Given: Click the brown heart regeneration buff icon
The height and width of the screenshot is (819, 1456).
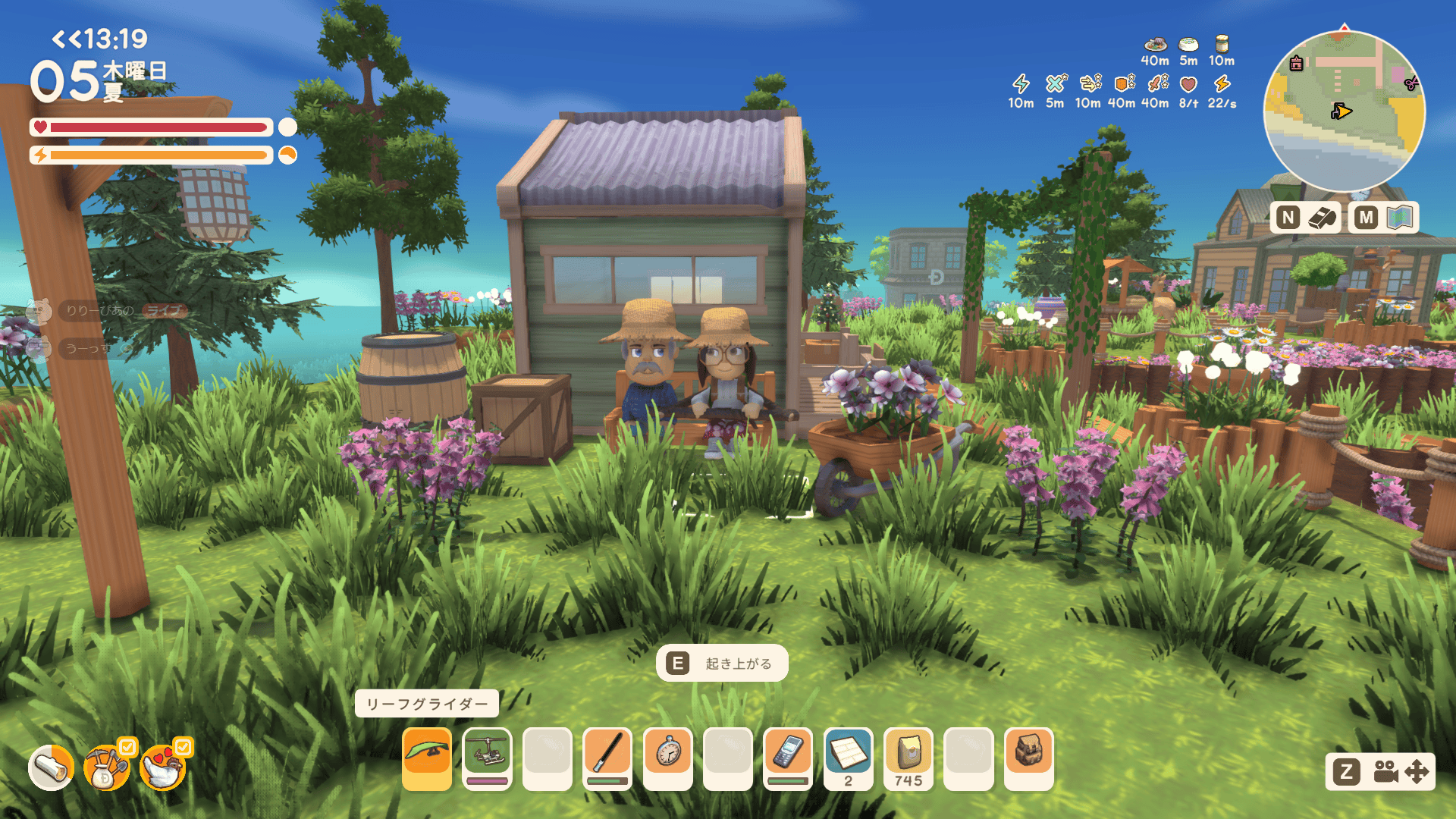Looking at the screenshot, I should [1188, 84].
